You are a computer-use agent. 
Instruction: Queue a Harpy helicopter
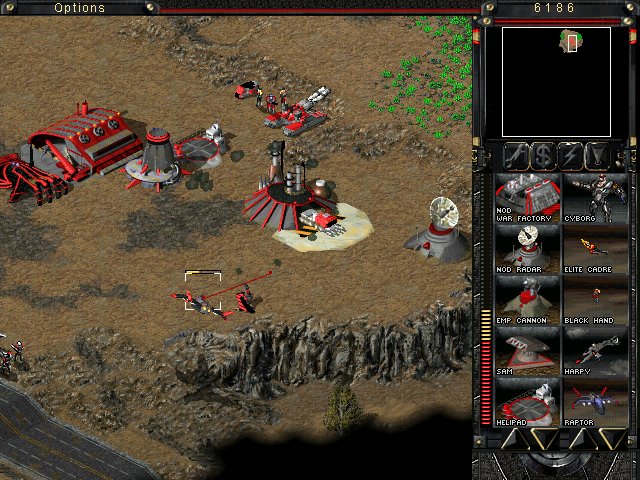pos(595,350)
